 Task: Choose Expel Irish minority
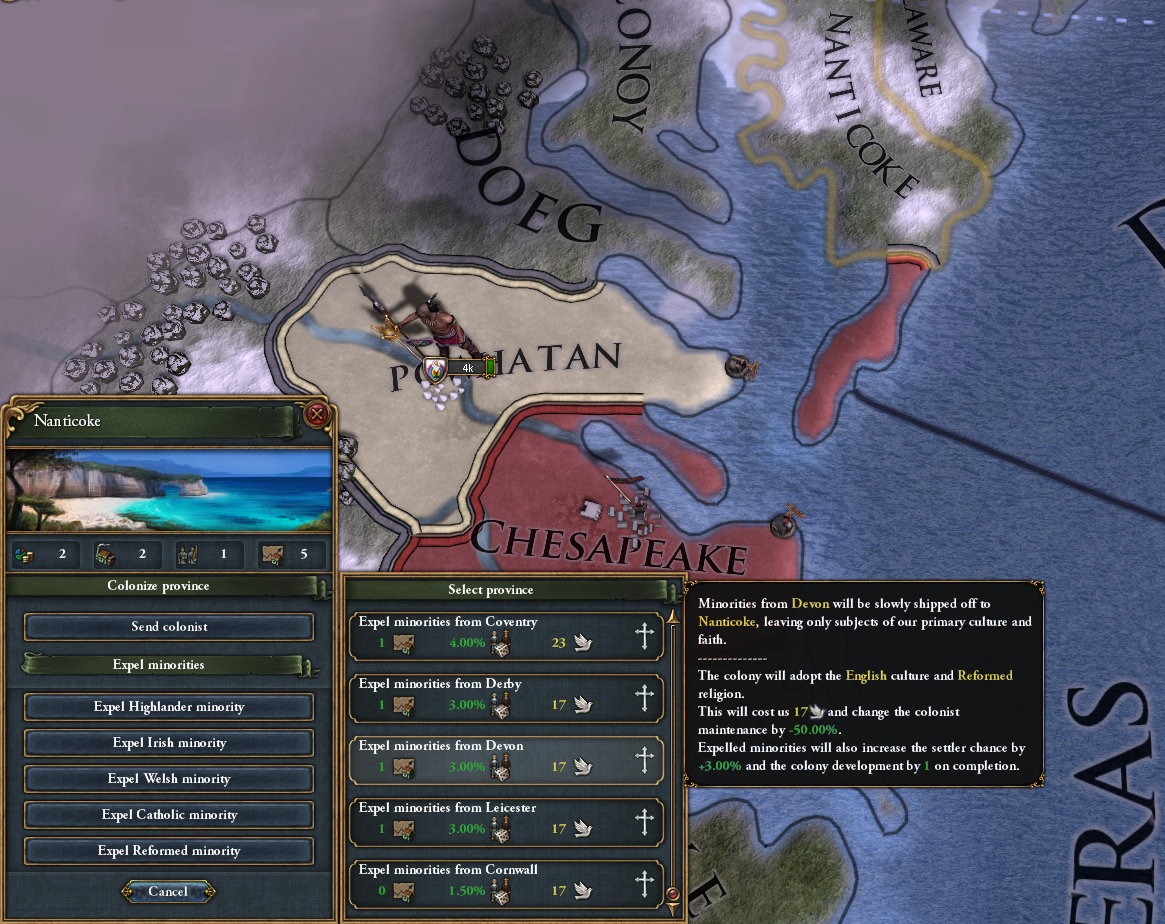169,743
